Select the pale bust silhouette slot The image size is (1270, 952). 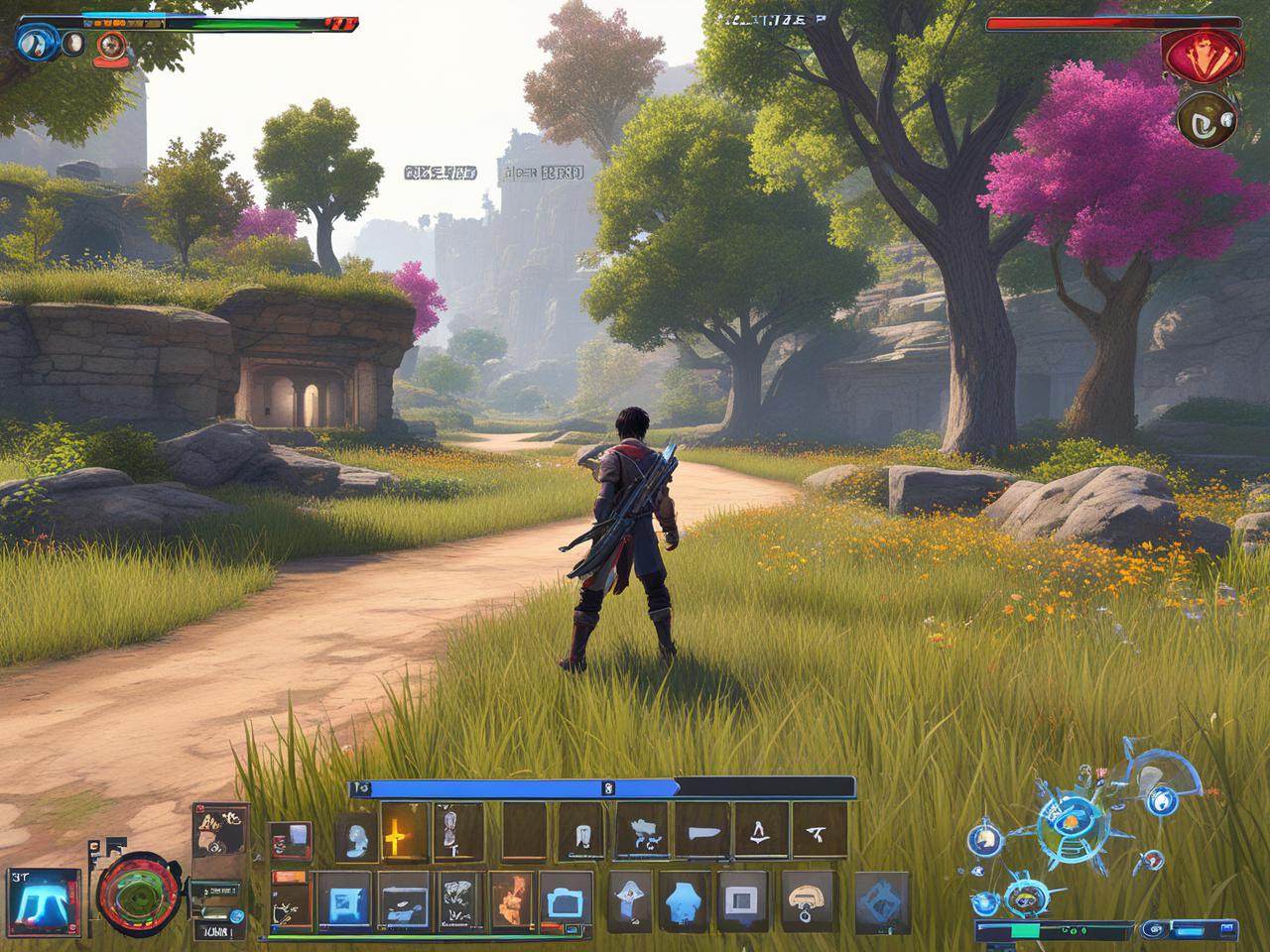coord(354,839)
